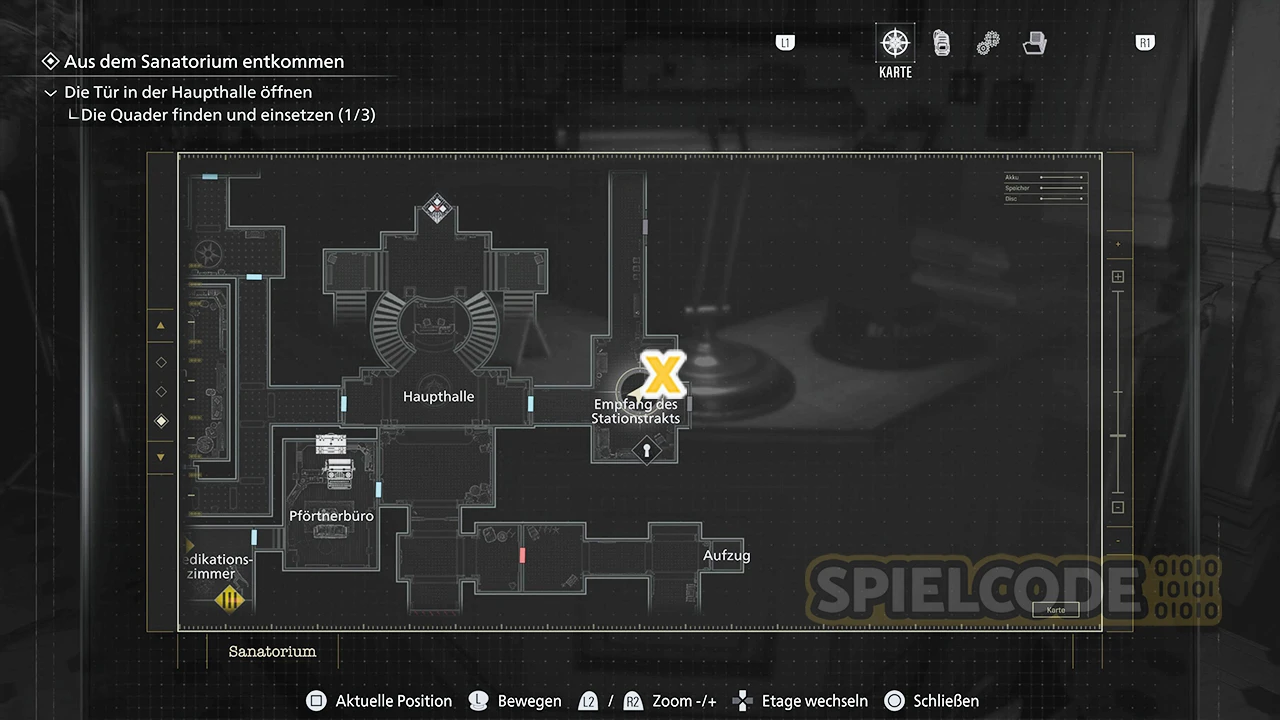Click the map zoom-out minus button
Viewport: 1280px width, 720px height.
pyautogui.click(x=1118, y=507)
